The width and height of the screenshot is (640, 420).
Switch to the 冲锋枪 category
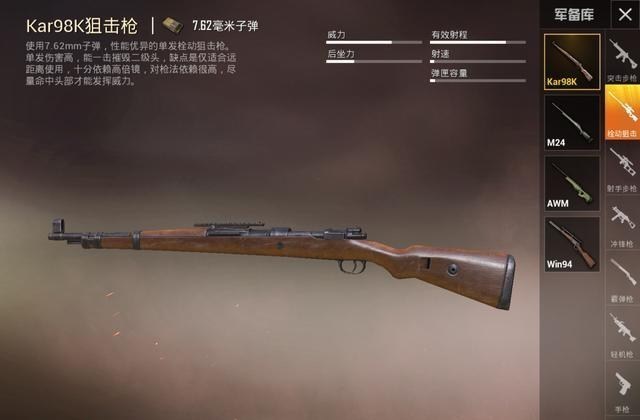pos(622,224)
